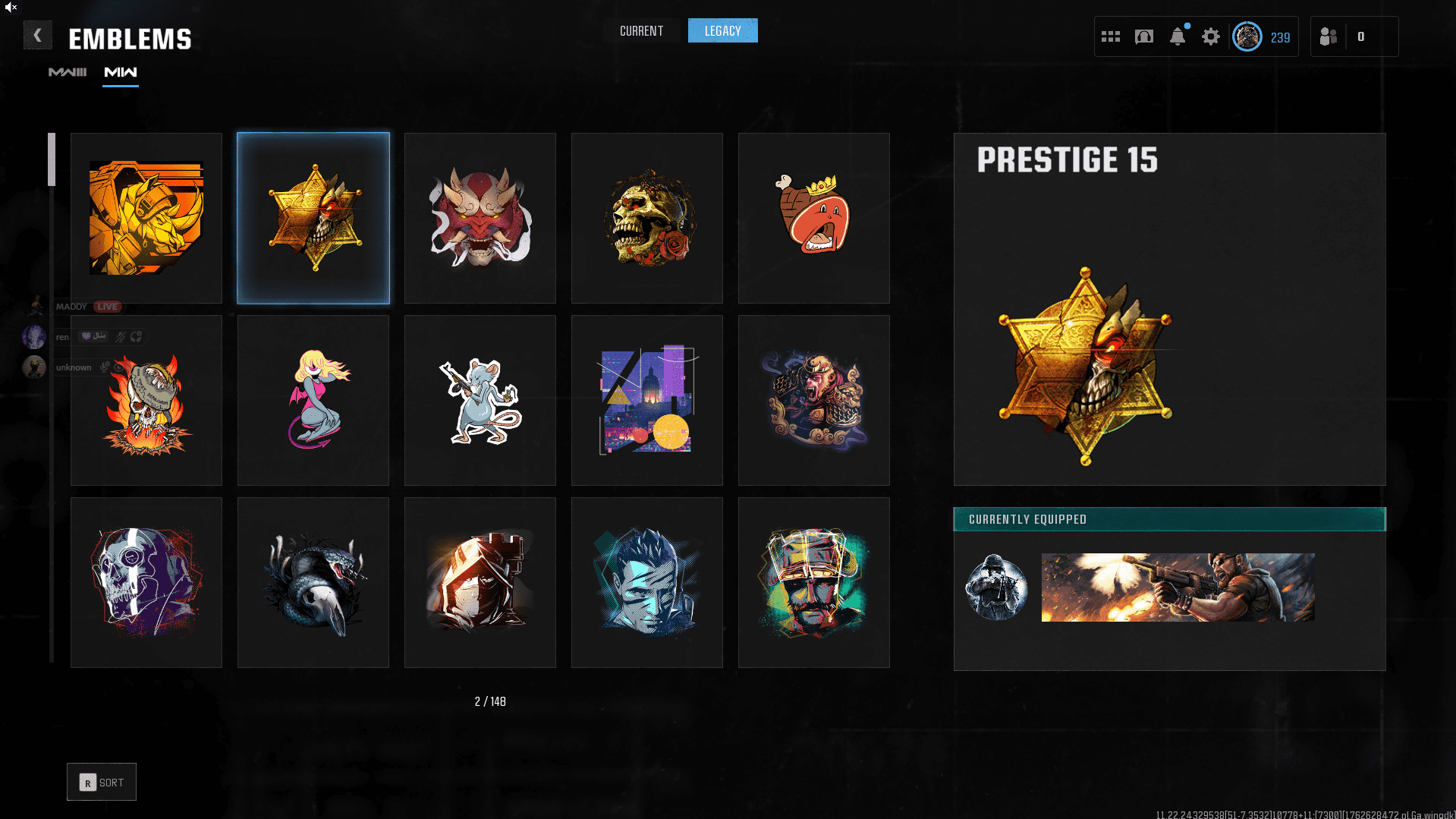The image size is (1456, 819).
Task: Select the neon city skyline emblem
Action: pos(647,401)
